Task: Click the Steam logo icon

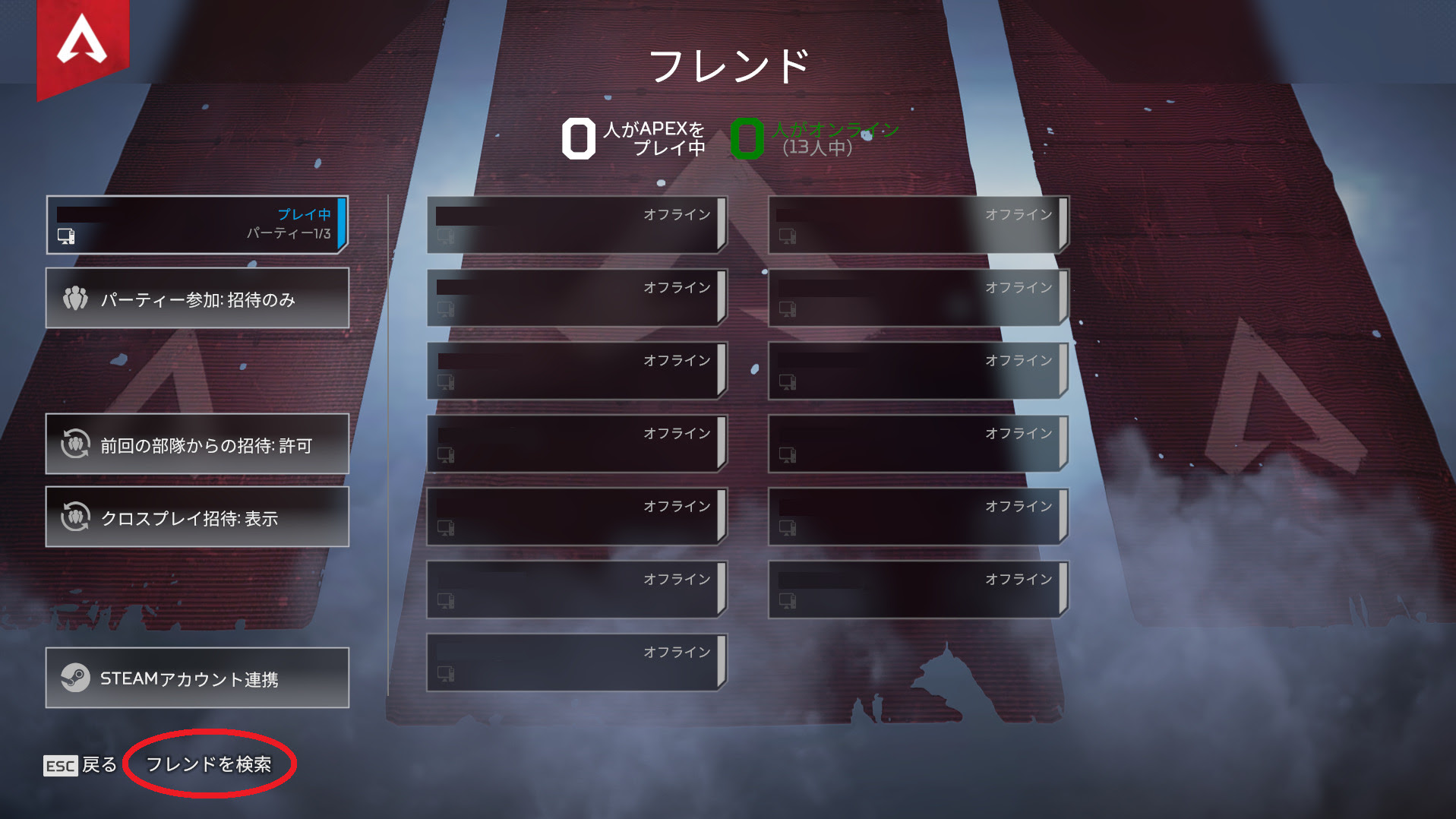Action: point(74,676)
